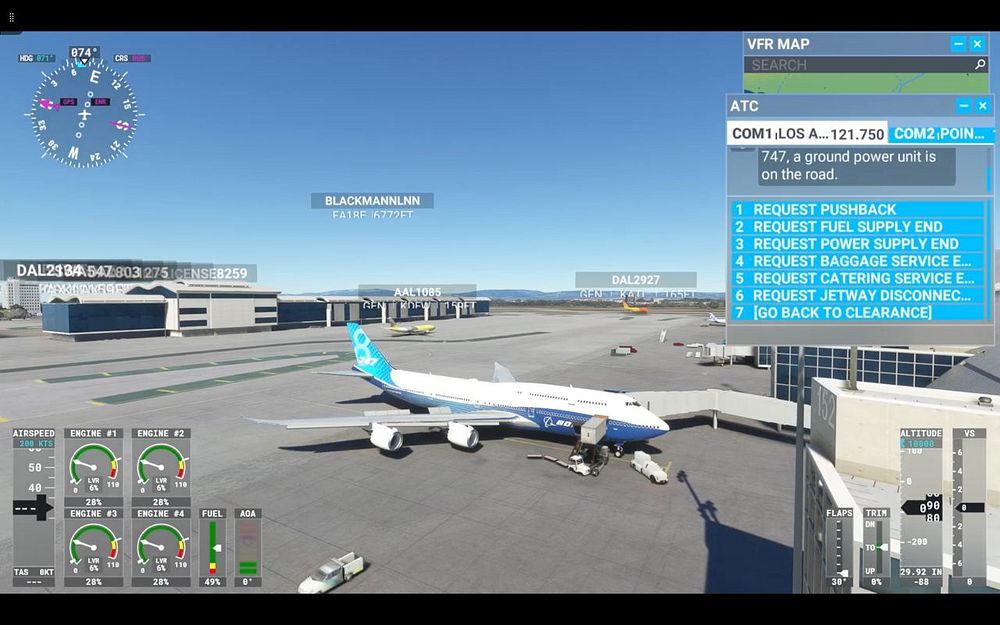Image resolution: width=1000 pixels, height=625 pixels.
Task: Select Request Power Supply End option
Action: pyautogui.click(x=858, y=244)
